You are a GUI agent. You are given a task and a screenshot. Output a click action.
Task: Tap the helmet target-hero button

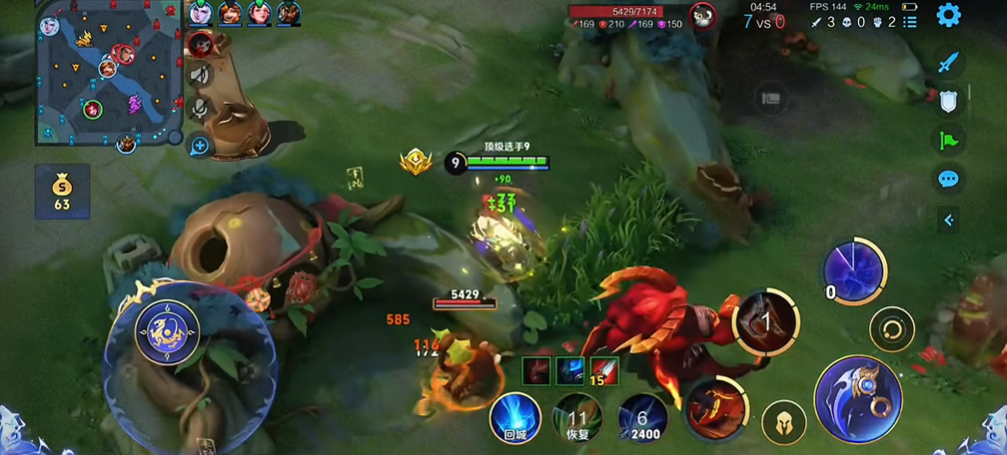coord(784,423)
